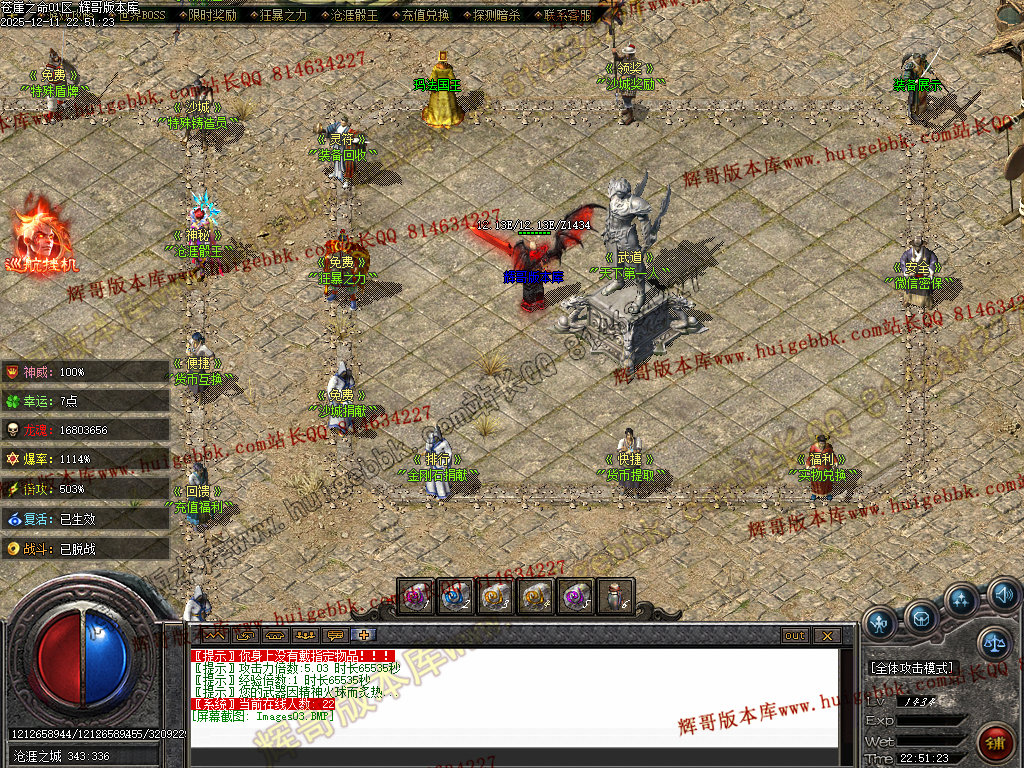1024x768 pixels.
Task: Open the character equipment round button
Action: pos(880,622)
